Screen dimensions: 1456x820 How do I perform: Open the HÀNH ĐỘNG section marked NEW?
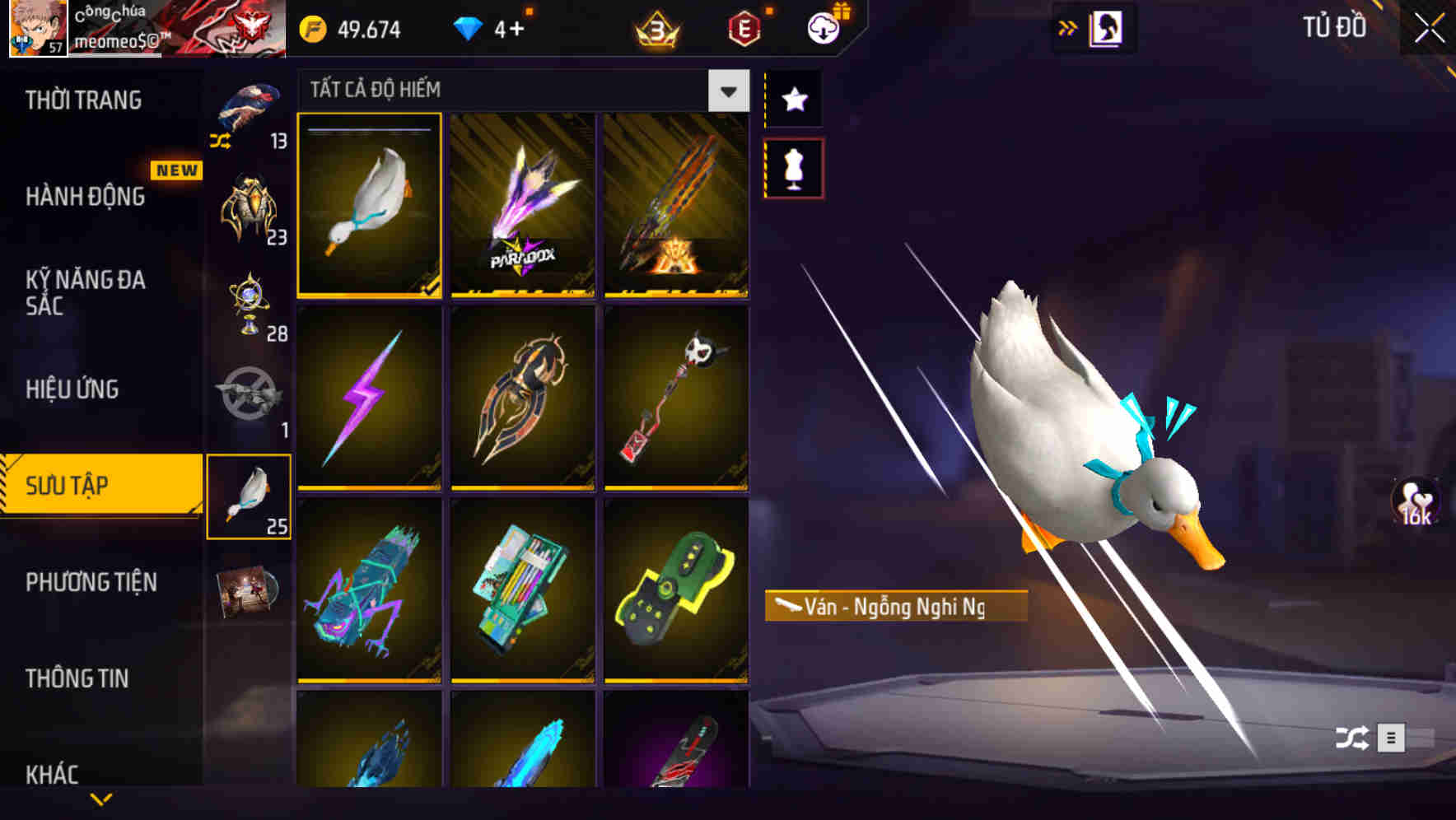point(86,198)
